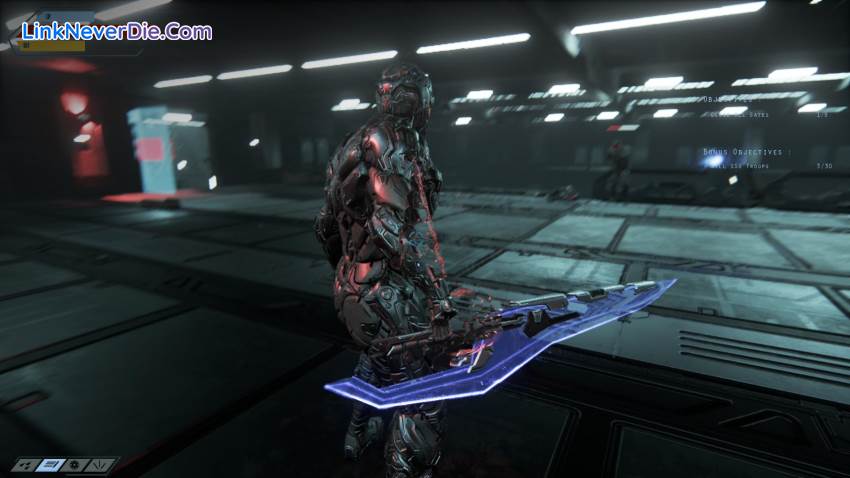Open the LinkNeverDie.Com watermark link
850x478 pixels.
(117, 31)
